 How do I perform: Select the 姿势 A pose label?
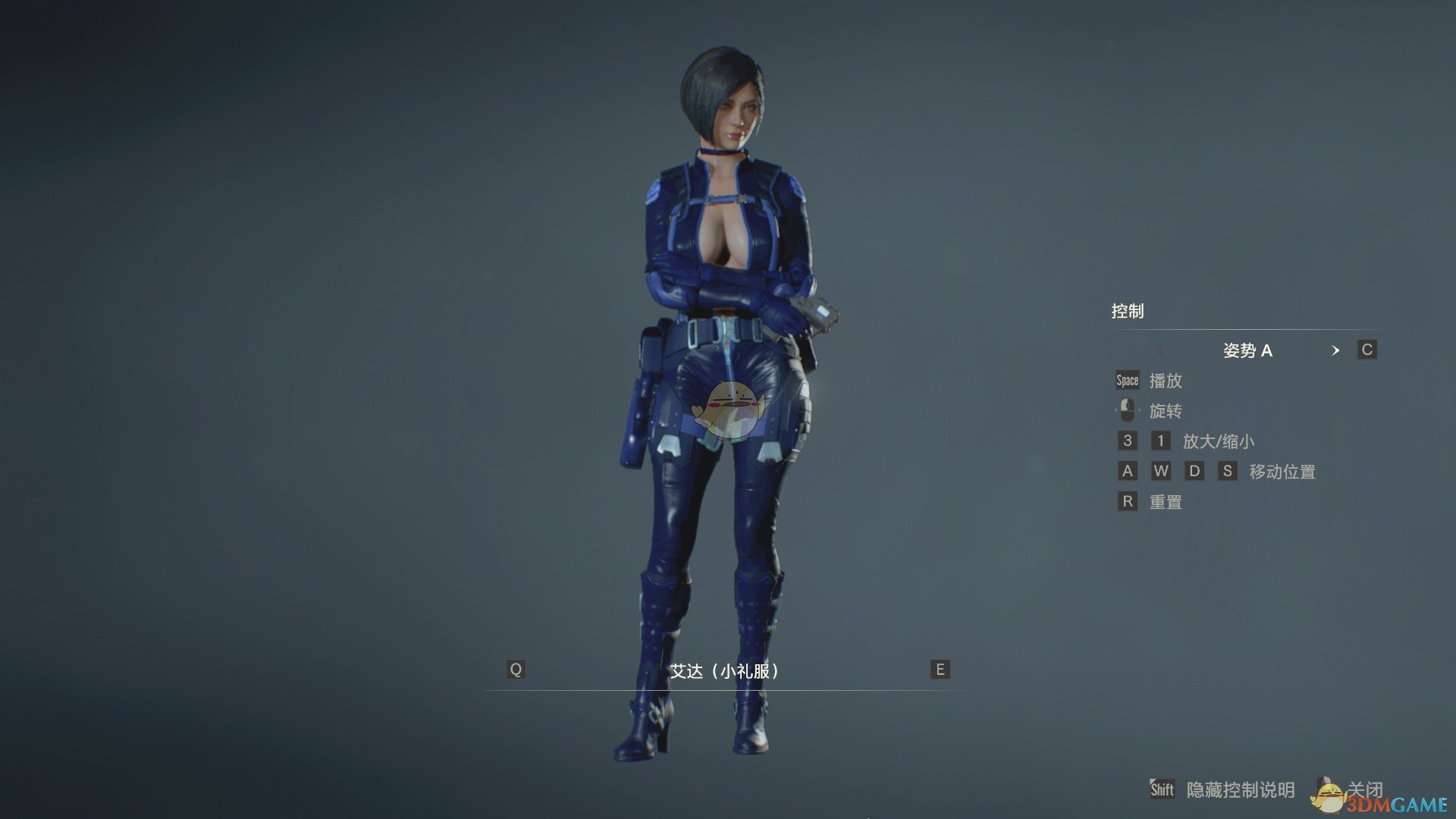pos(1248,350)
